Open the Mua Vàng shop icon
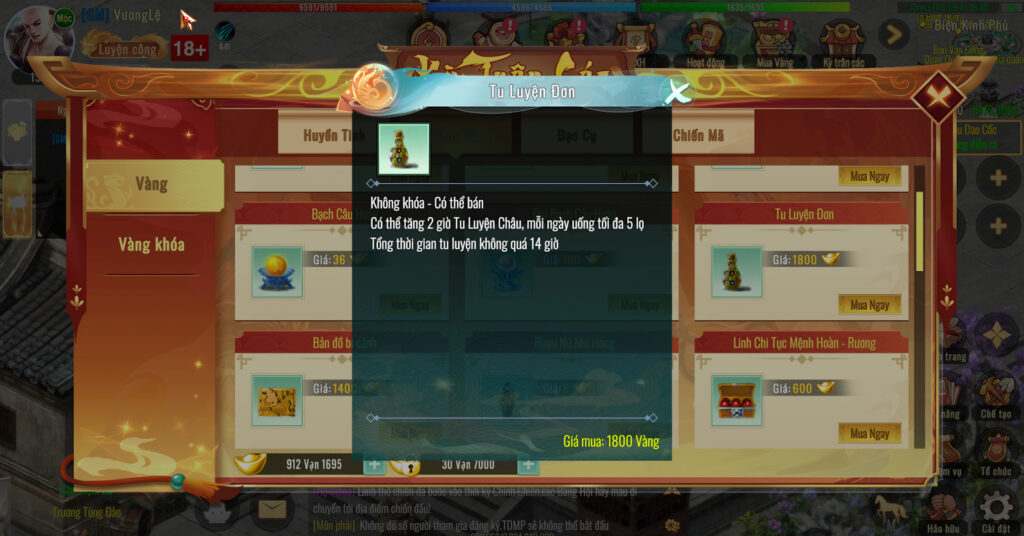 click(x=770, y=43)
